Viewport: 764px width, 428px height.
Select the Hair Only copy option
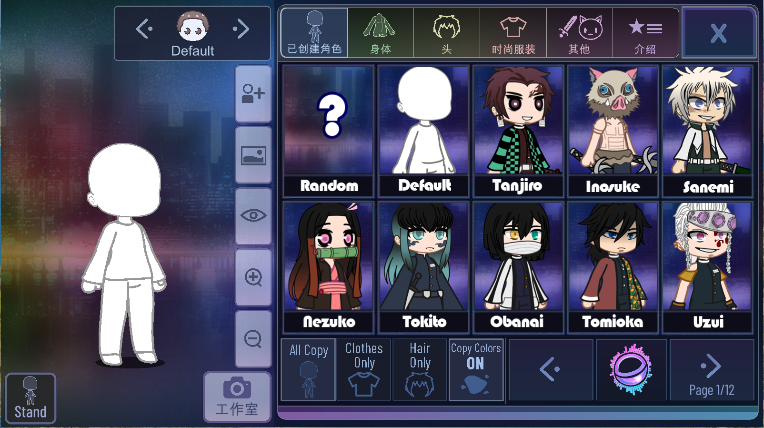[x=420, y=370]
